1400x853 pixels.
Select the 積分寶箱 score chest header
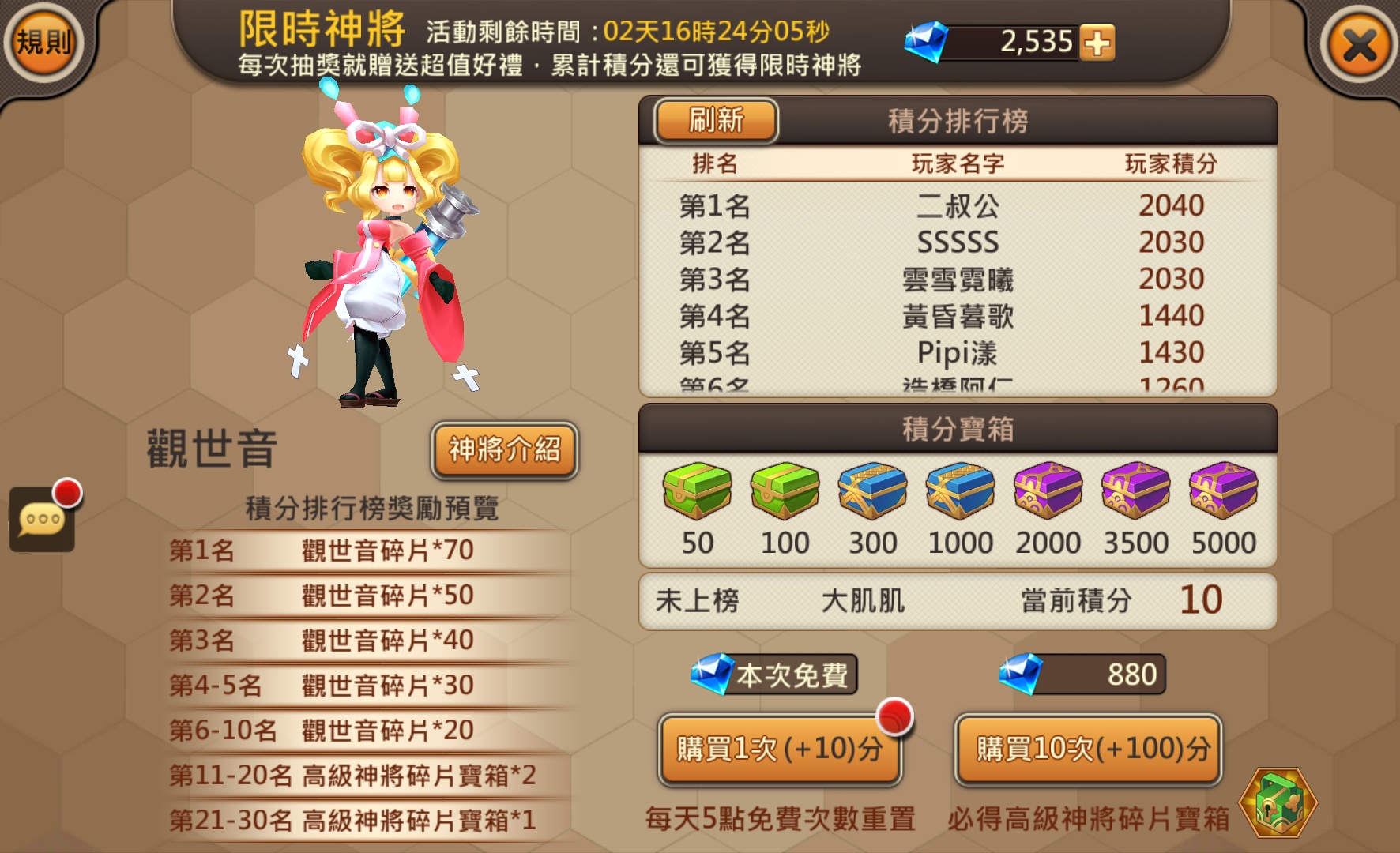[x=958, y=426]
